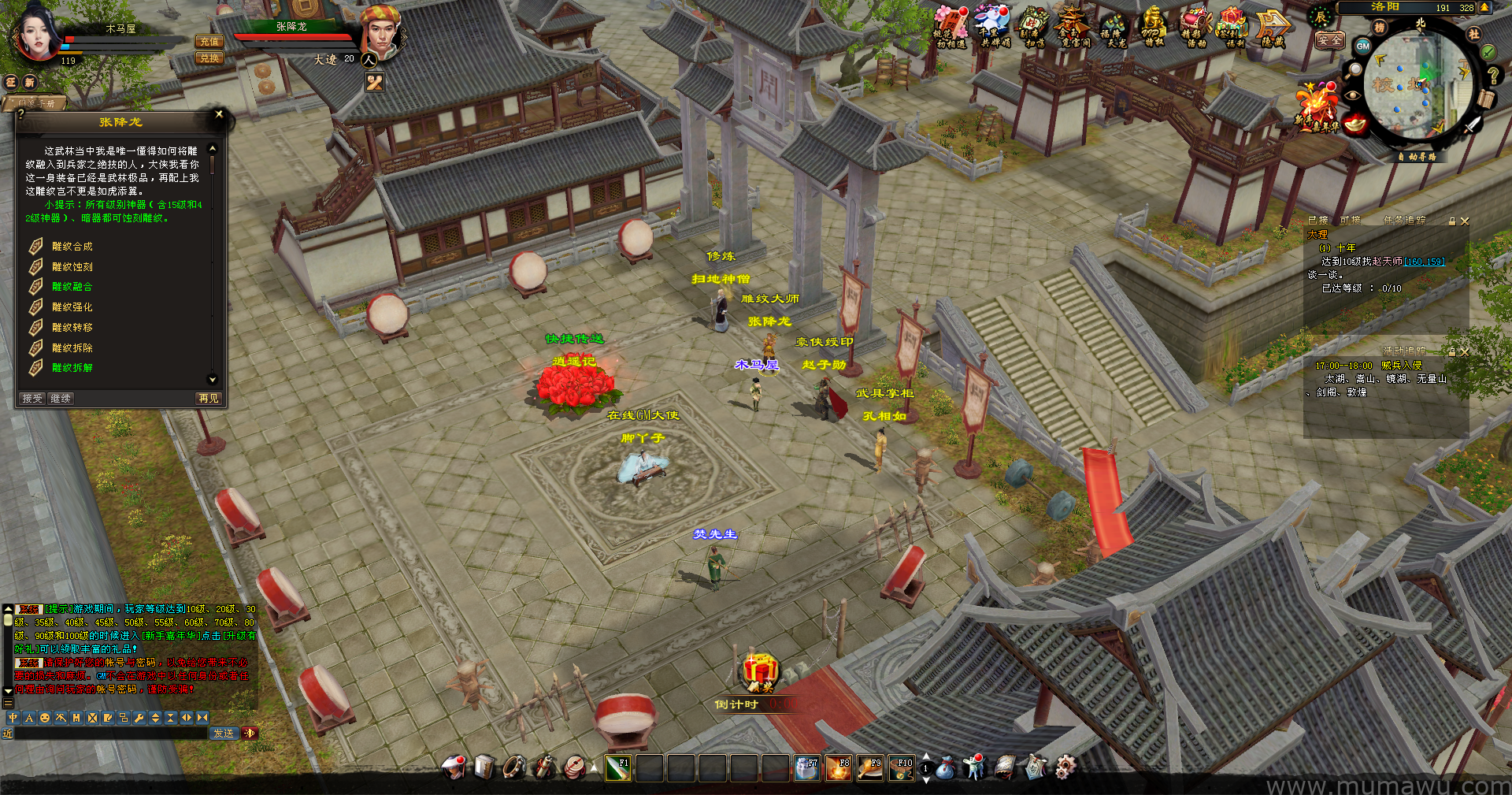The image size is (1512, 795).
Task: Say goodbye with the 再见 button
Action: pyautogui.click(x=209, y=399)
